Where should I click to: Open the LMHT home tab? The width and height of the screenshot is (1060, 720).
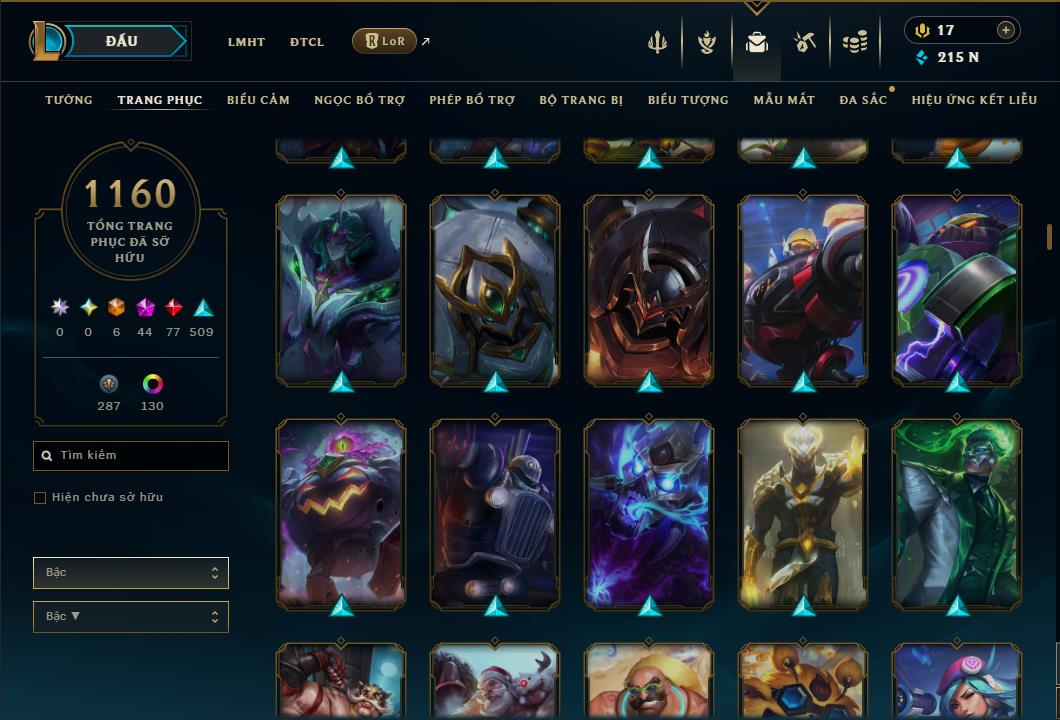pyautogui.click(x=246, y=42)
